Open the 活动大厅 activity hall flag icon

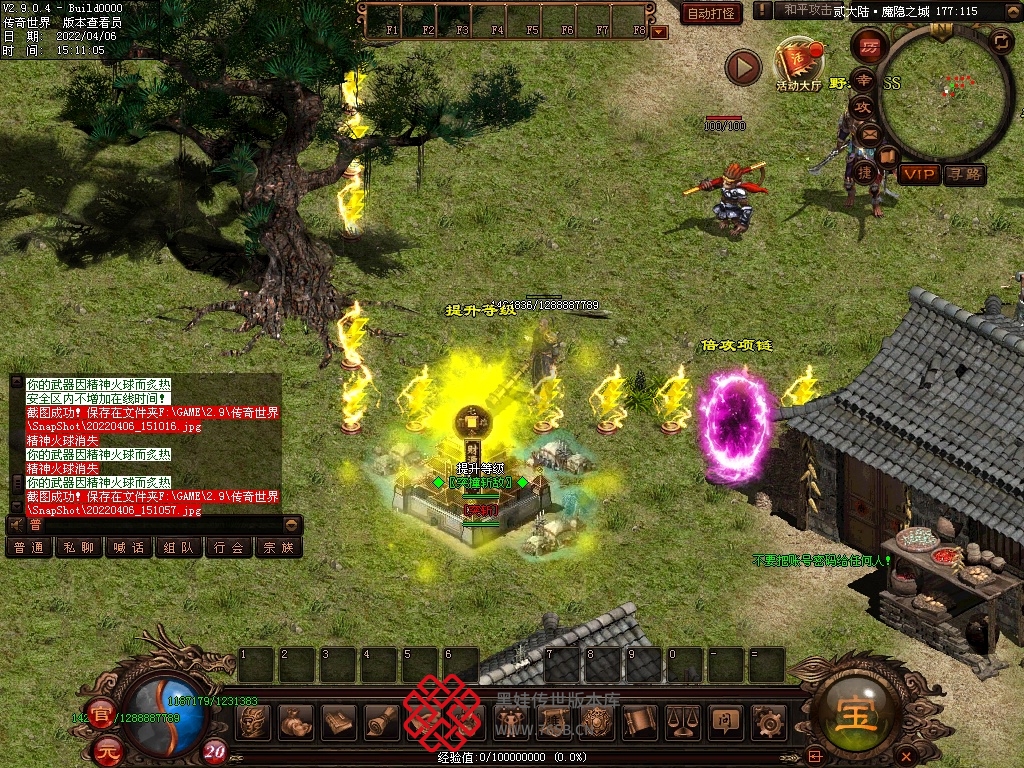pyautogui.click(x=798, y=62)
